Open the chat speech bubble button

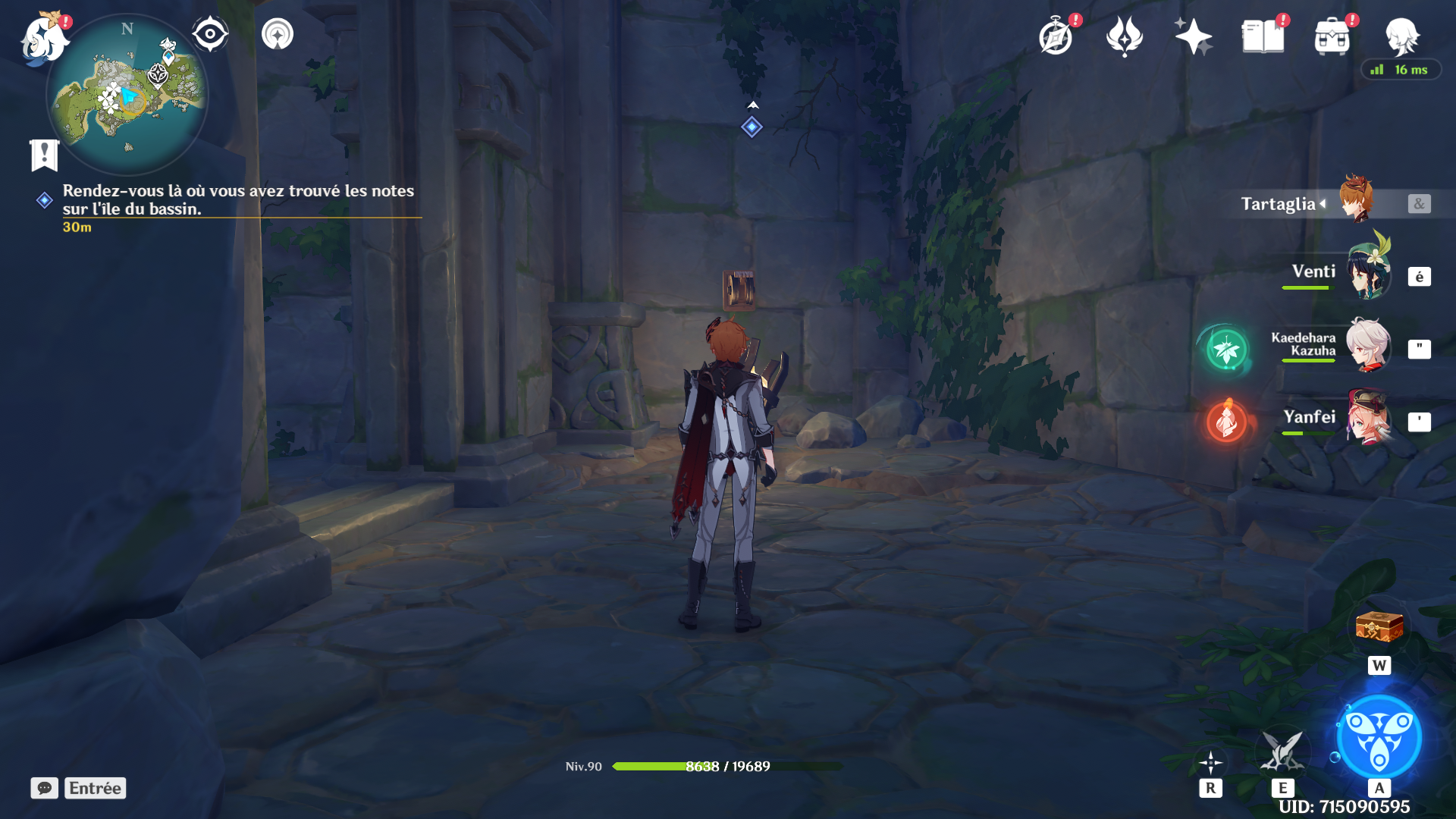45,788
